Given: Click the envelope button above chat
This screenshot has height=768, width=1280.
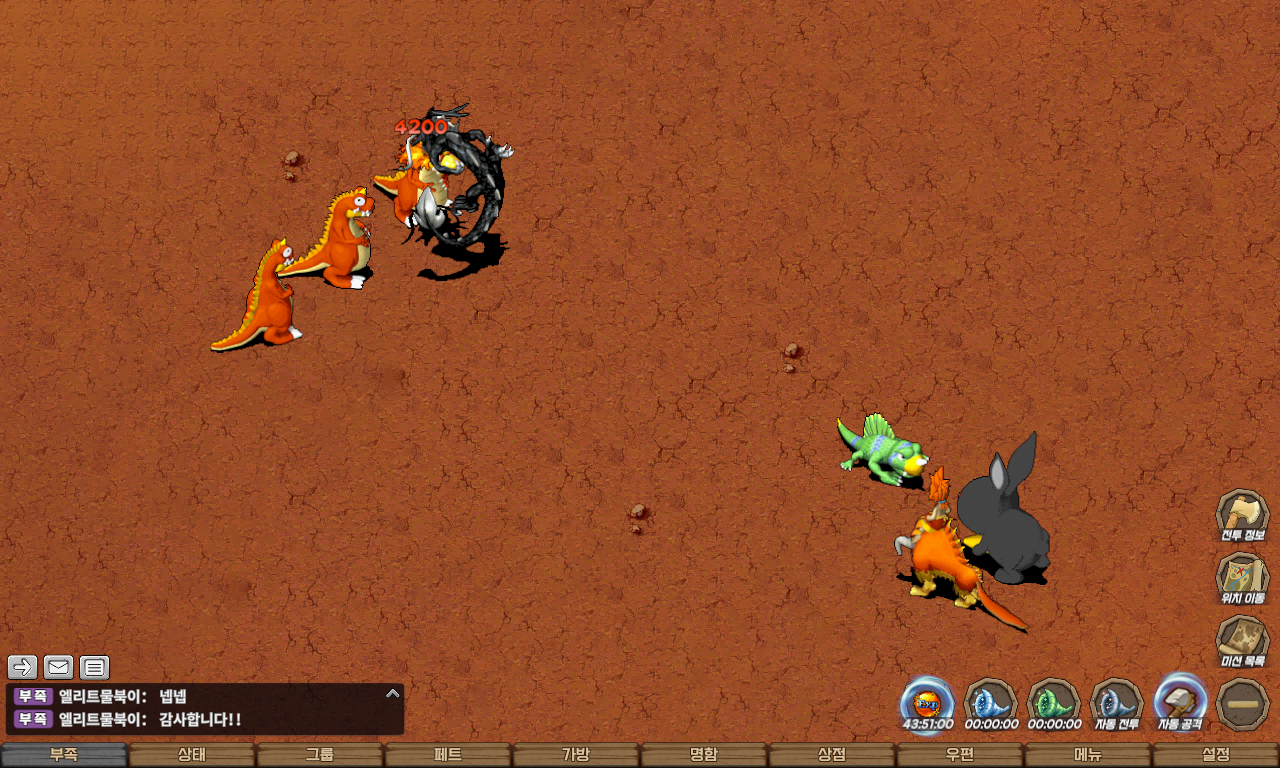Looking at the screenshot, I should point(58,667).
